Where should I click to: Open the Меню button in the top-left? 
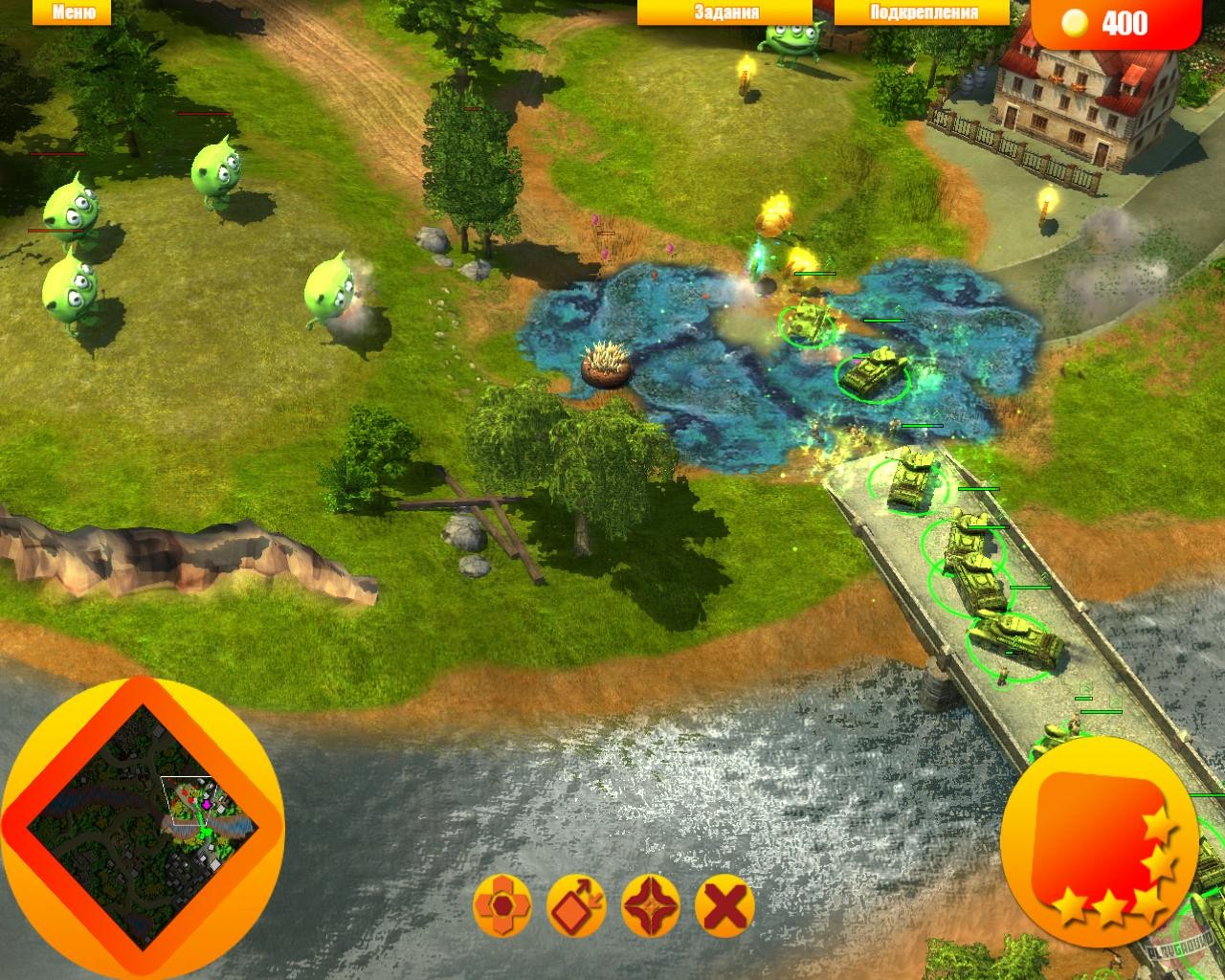pos(72,12)
